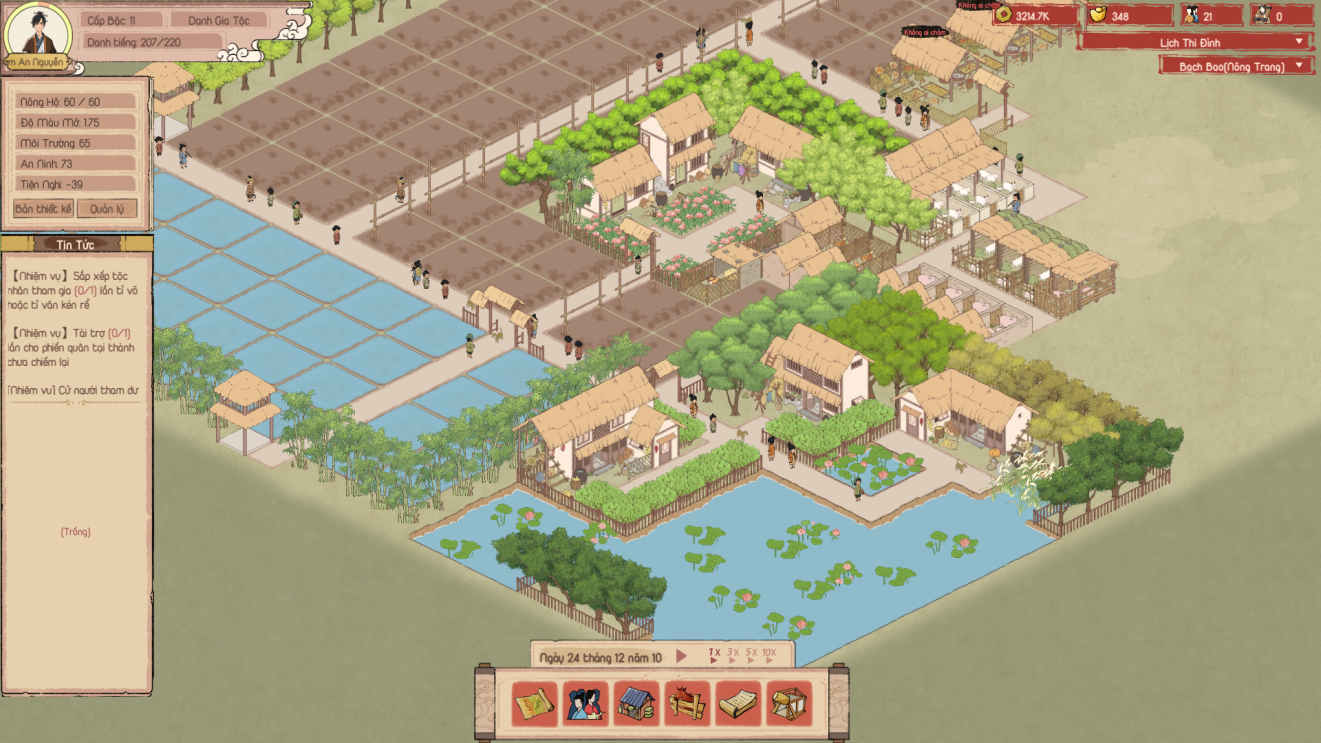This screenshot has width=1321, height=743.
Task: Expand the Bạch Bao (Nông Trang) dropdown
Action: 1236,66
